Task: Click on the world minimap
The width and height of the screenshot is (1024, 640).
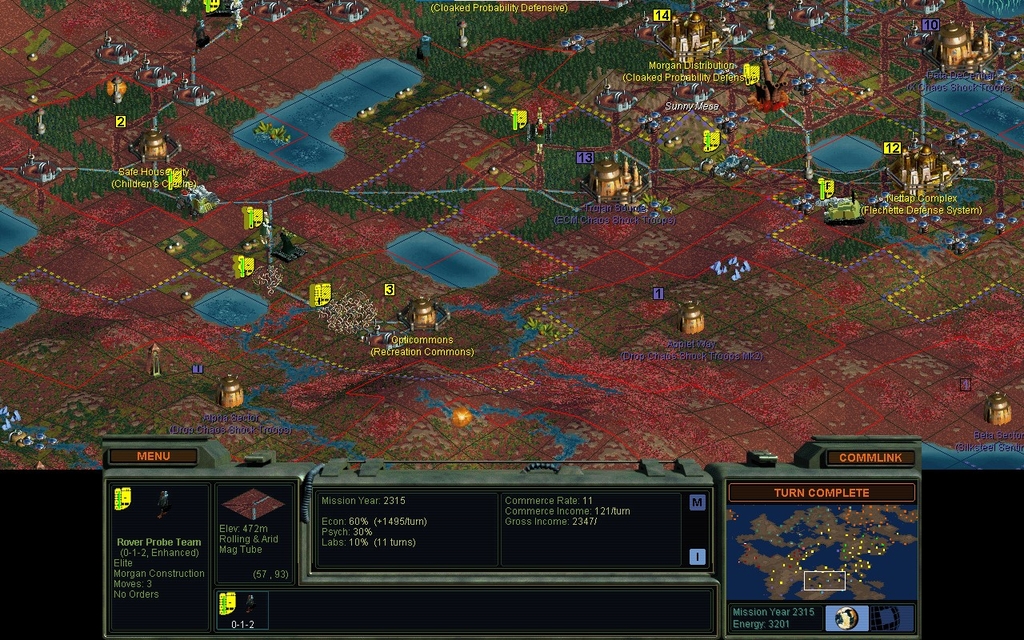Action: 821,551
